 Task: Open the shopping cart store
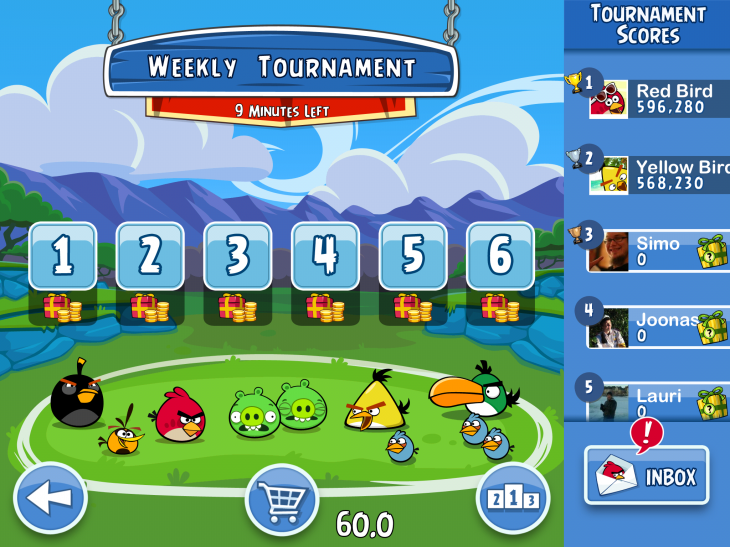point(281,498)
